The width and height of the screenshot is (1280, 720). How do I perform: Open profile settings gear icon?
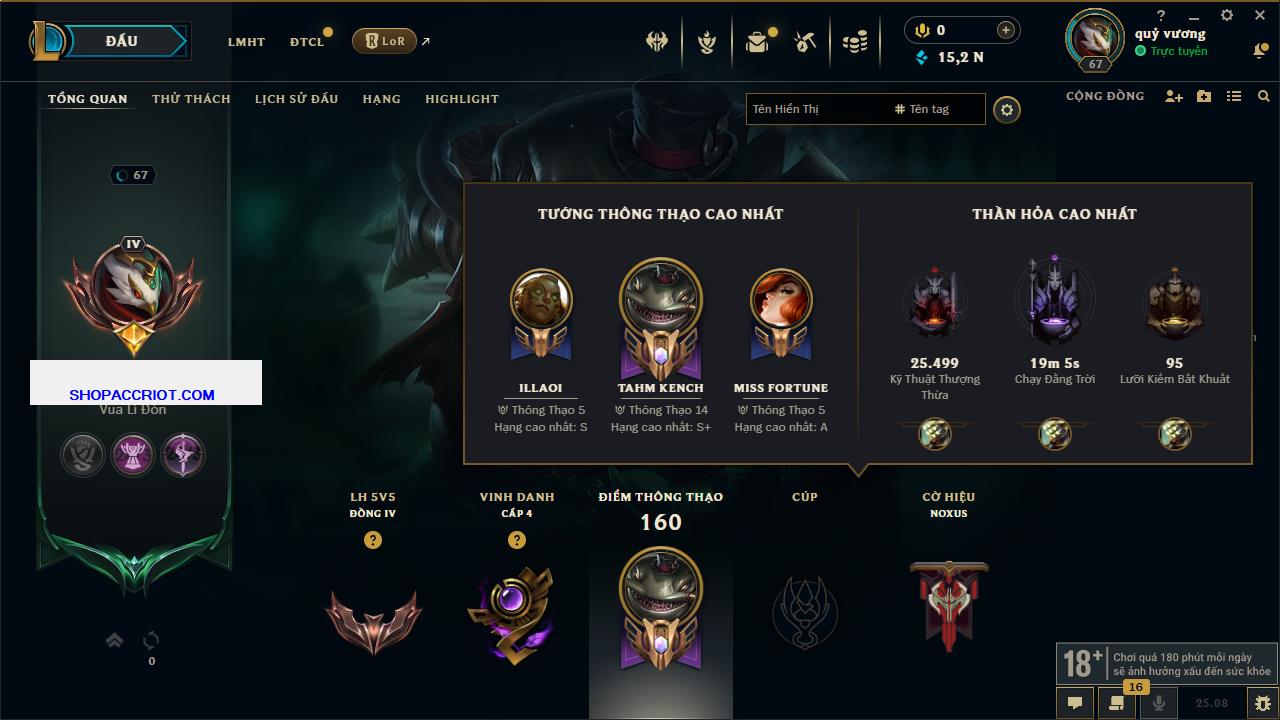pos(1007,109)
